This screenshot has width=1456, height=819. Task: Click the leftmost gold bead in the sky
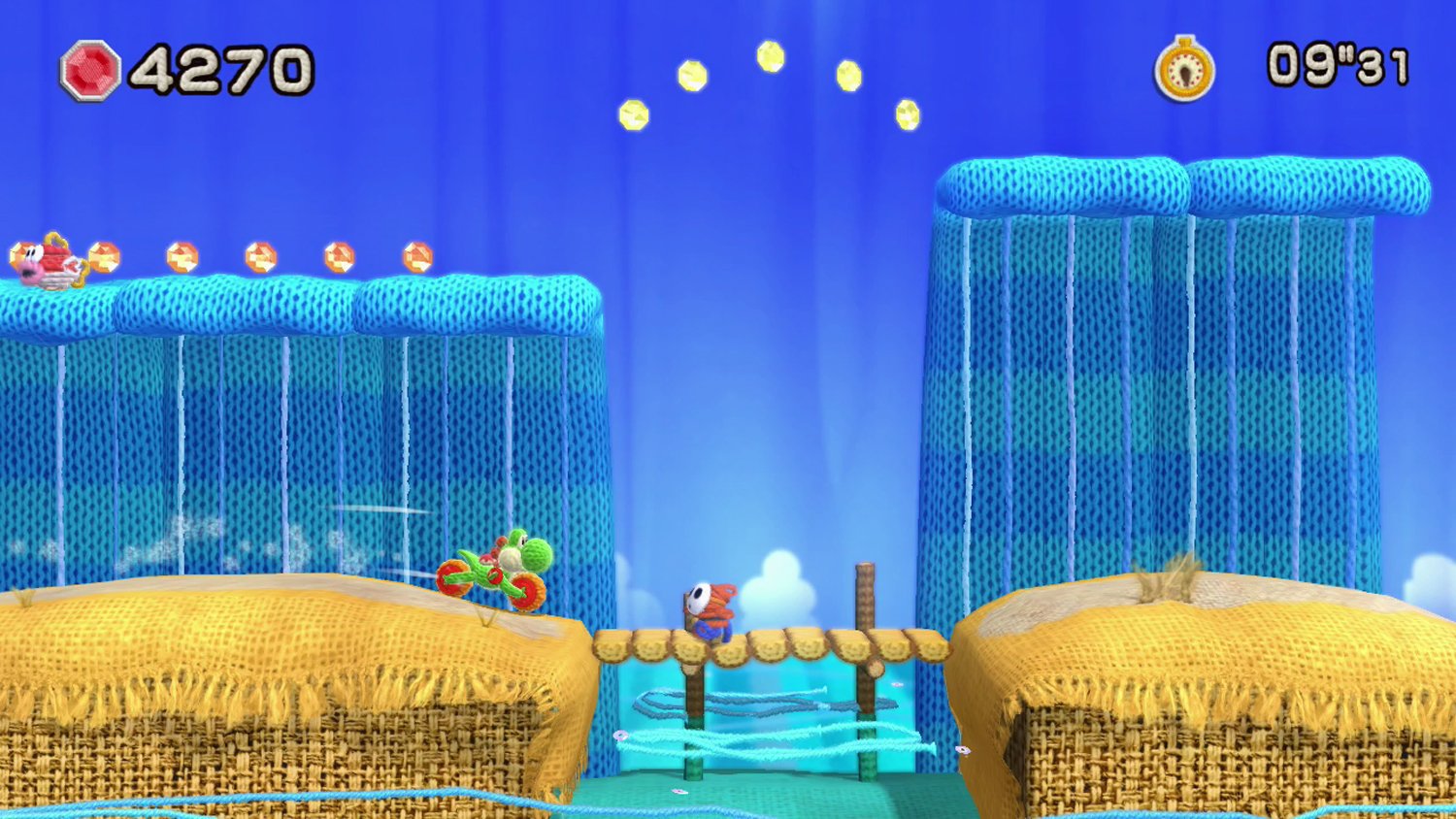coord(632,116)
